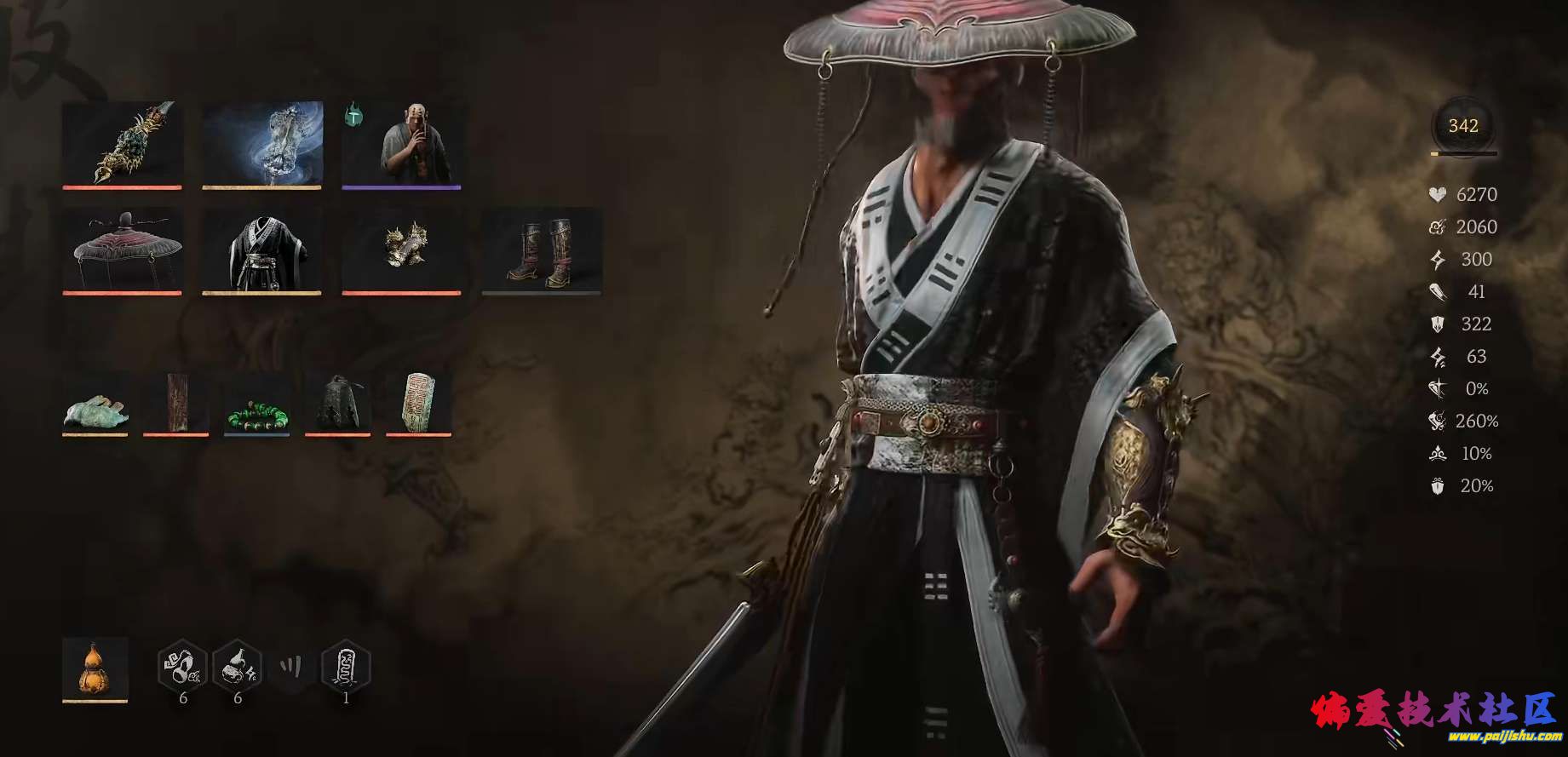Pick the dark iron bell curio
The width and height of the screenshot is (1568, 757).
pos(337,404)
